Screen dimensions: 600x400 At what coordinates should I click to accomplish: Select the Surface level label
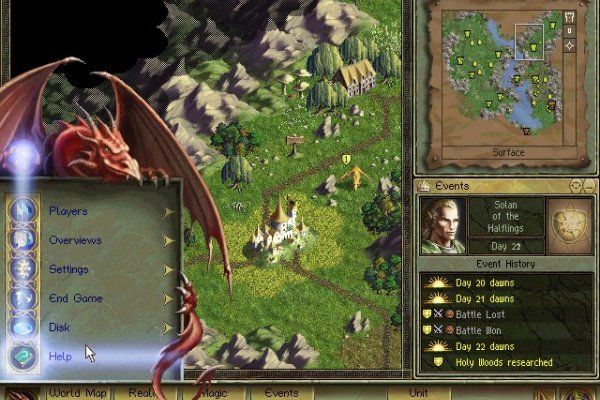[x=508, y=153]
